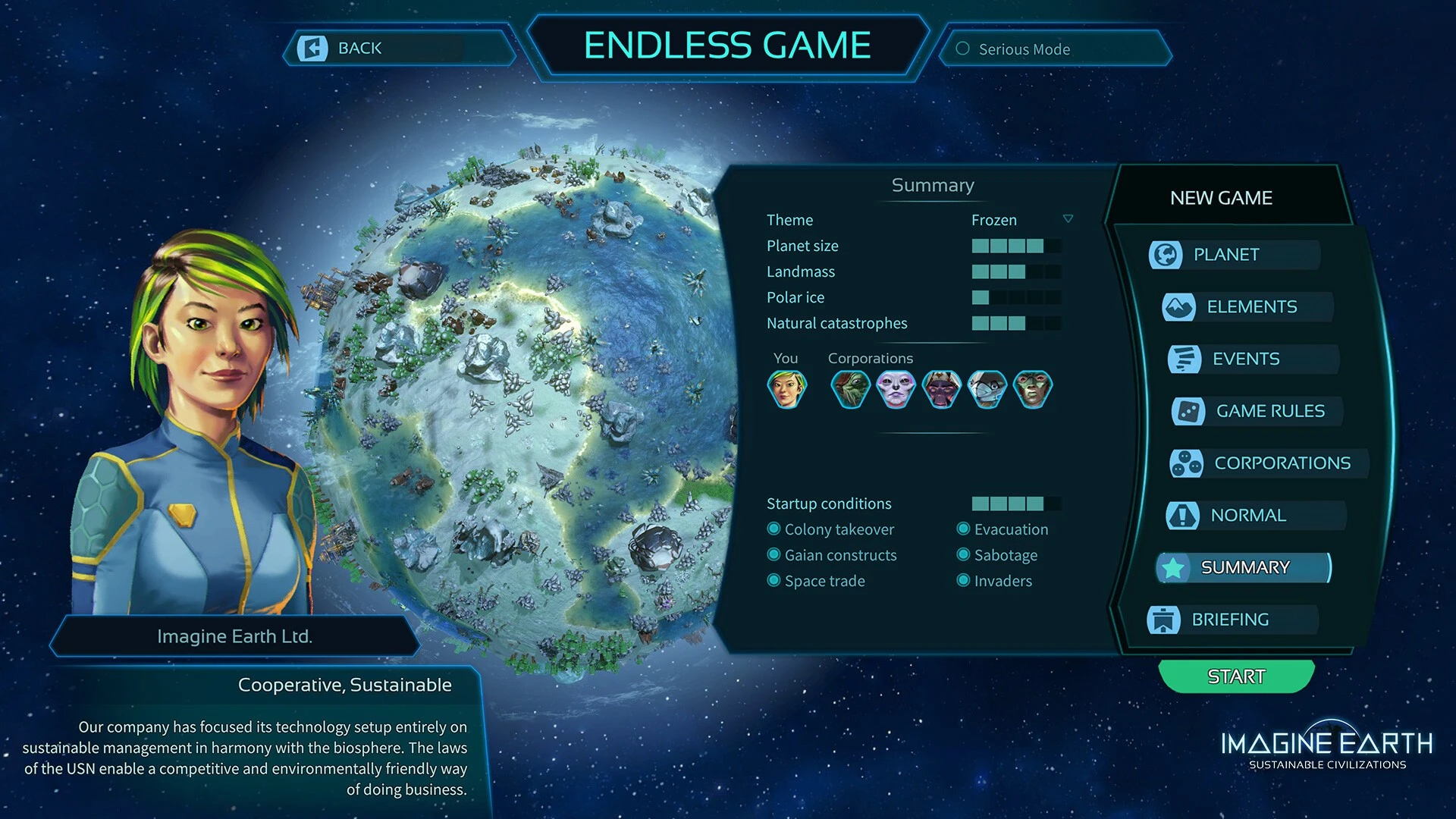1456x819 pixels.
Task: Switch to the ELEMENTS section
Action: click(1251, 307)
